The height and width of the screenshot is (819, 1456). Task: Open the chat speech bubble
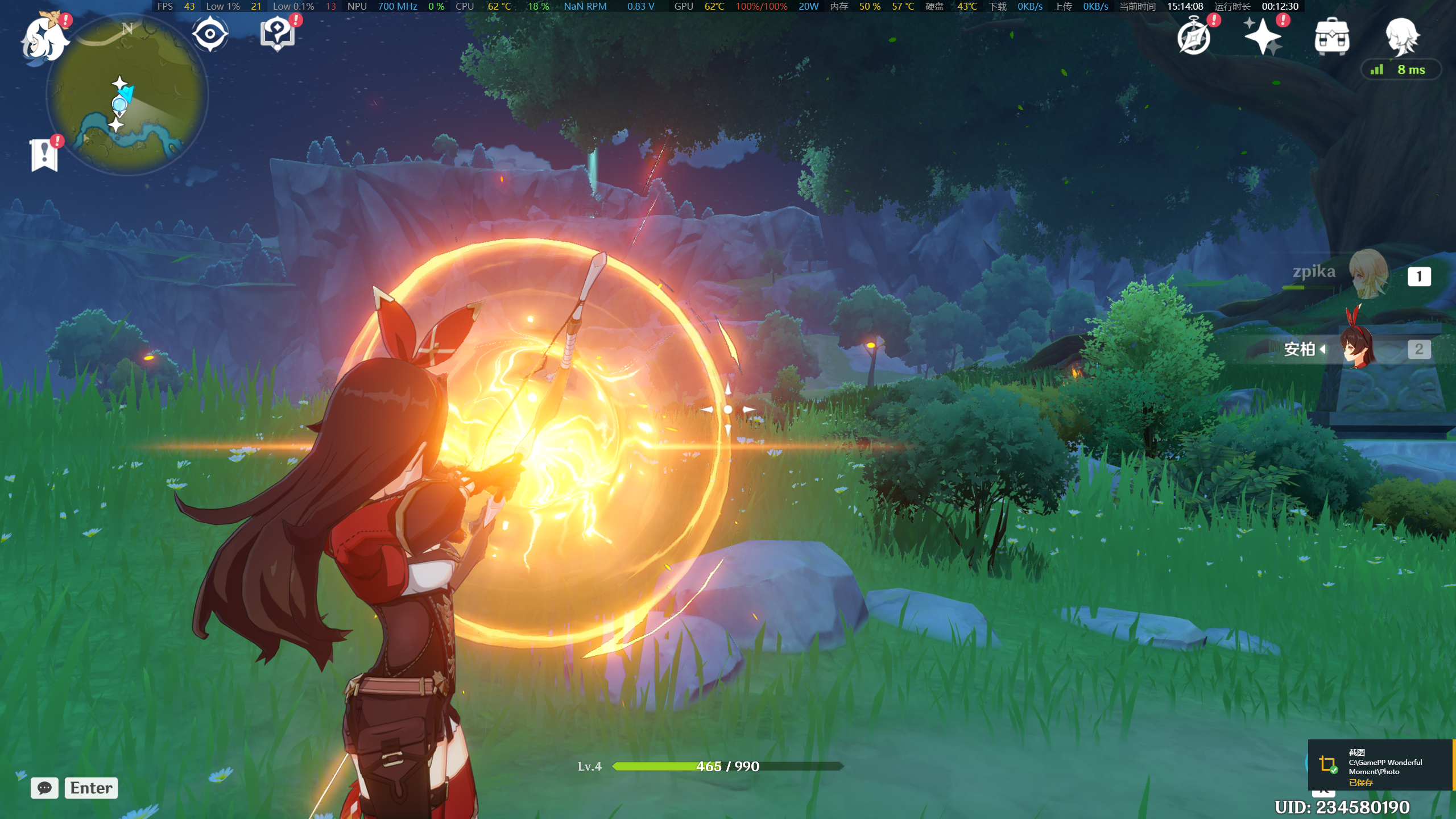click(x=44, y=788)
